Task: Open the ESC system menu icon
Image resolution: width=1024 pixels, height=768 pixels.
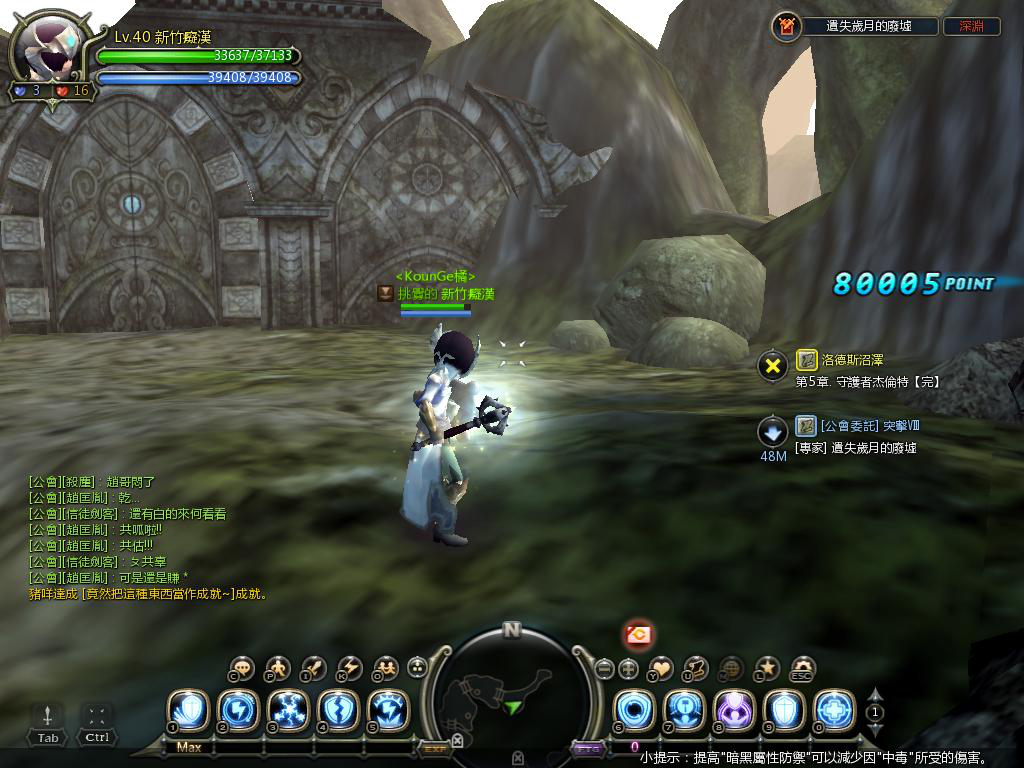Action: [x=802, y=668]
